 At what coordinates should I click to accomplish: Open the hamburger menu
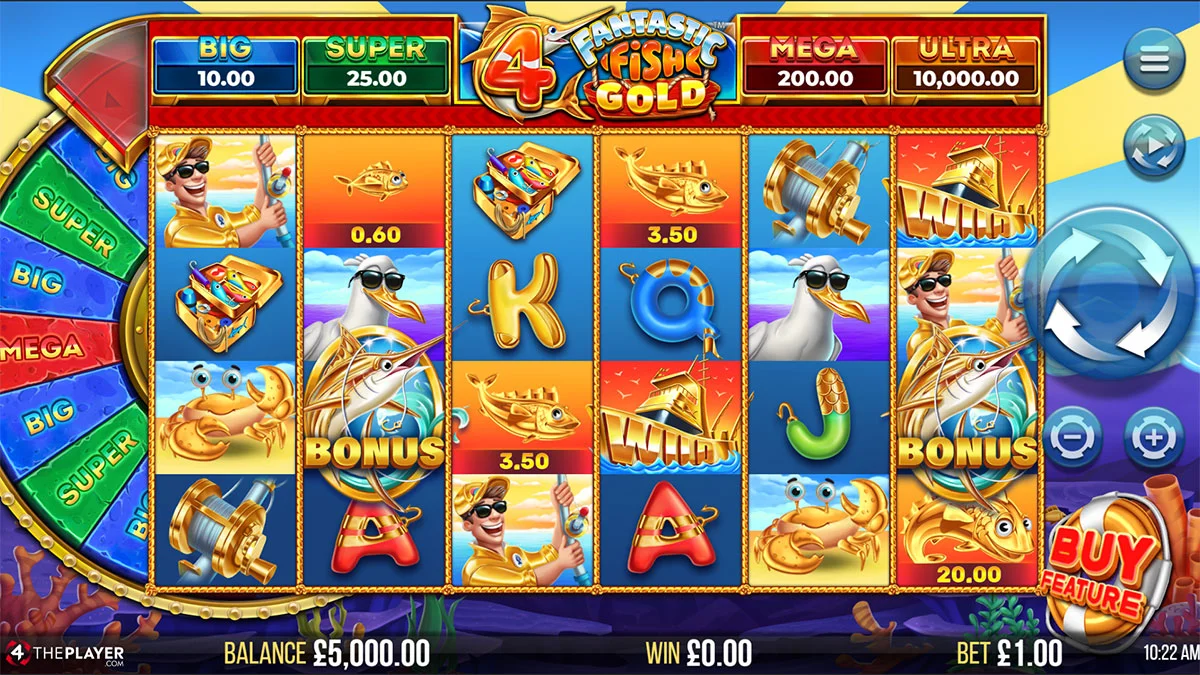[1154, 60]
